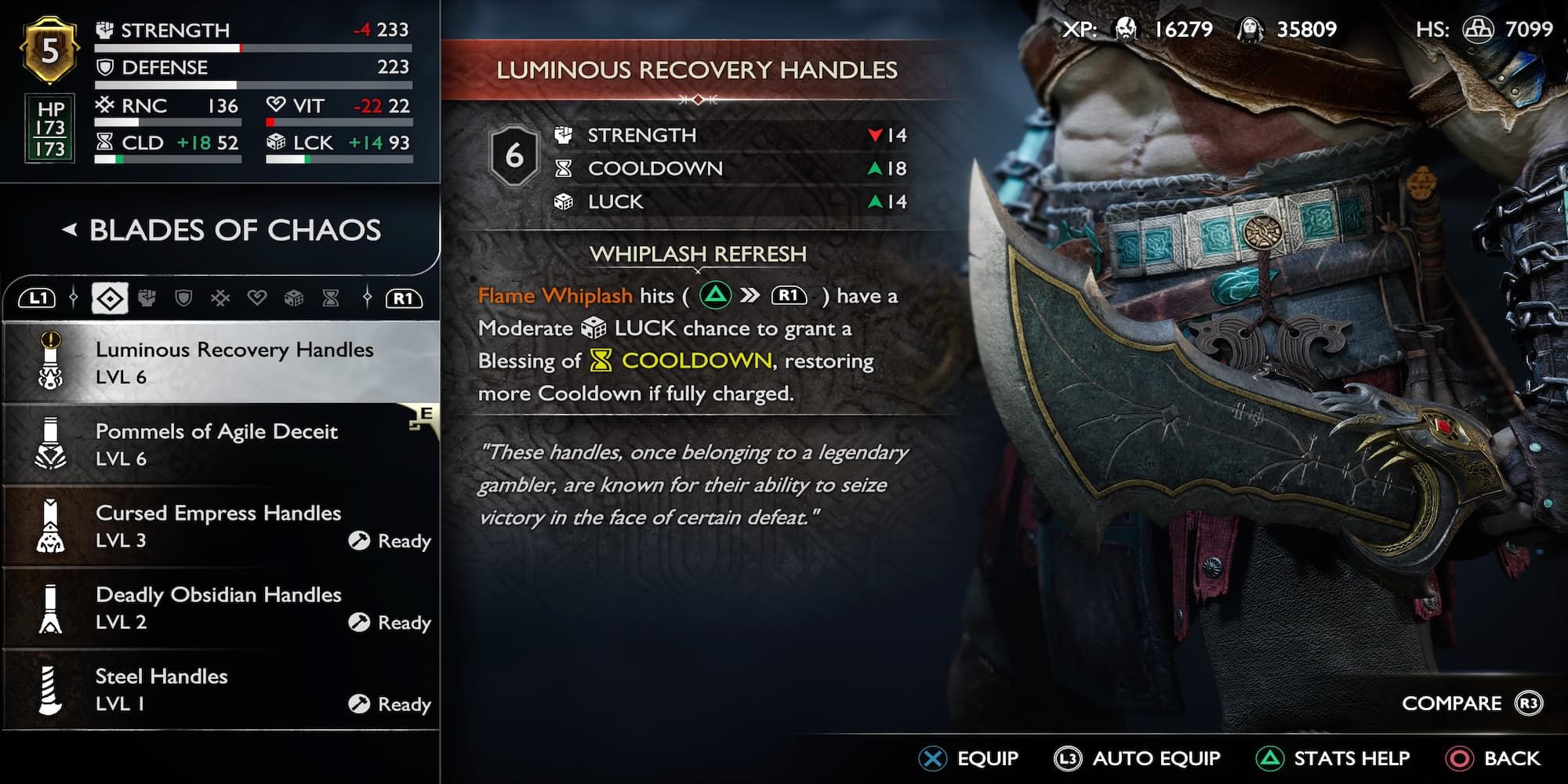The height and width of the screenshot is (784, 1568).
Task: Click the diamond rarity sort icon
Action: (x=110, y=299)
